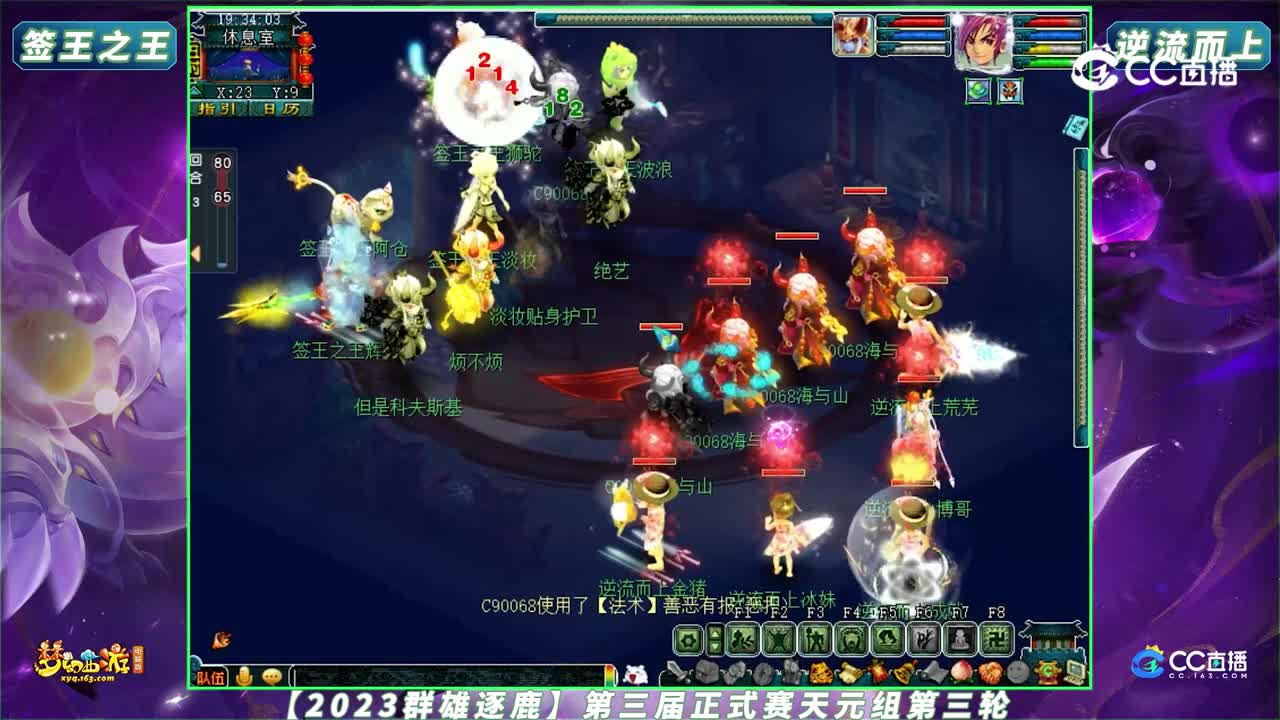Activate the 卍 skill icon on the battle bar

click(995, 640)
